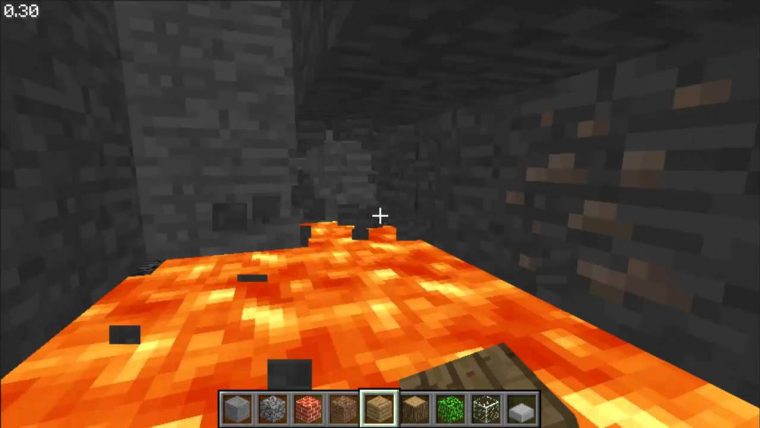Screen dimensions: 760x428
Task: Select the dirt block hotbar slot
Action: [343, 408]
